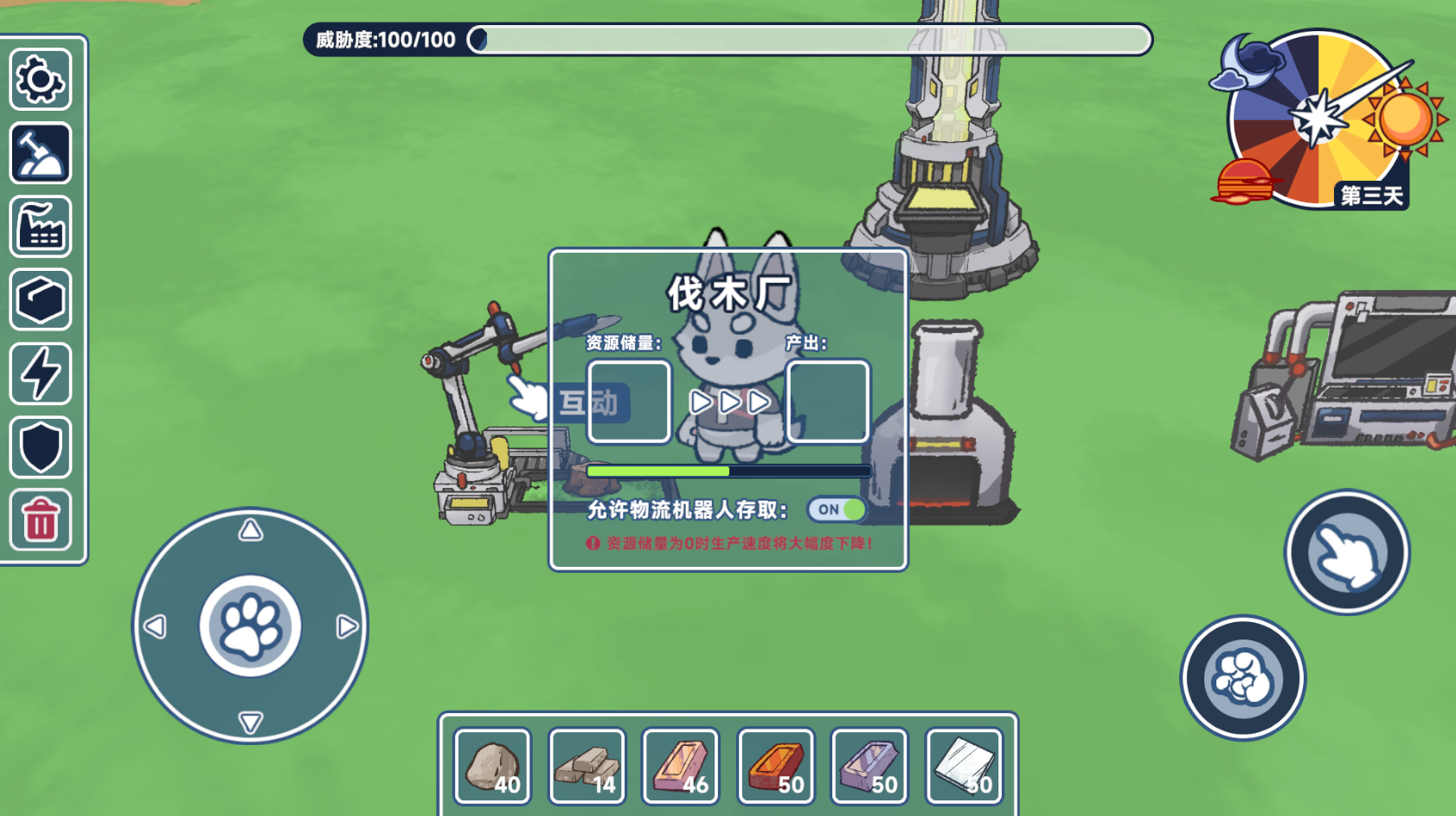This screenshot has width=1456, height=816.
Task: Open the lightning power panel
Action: pos(40,374)
